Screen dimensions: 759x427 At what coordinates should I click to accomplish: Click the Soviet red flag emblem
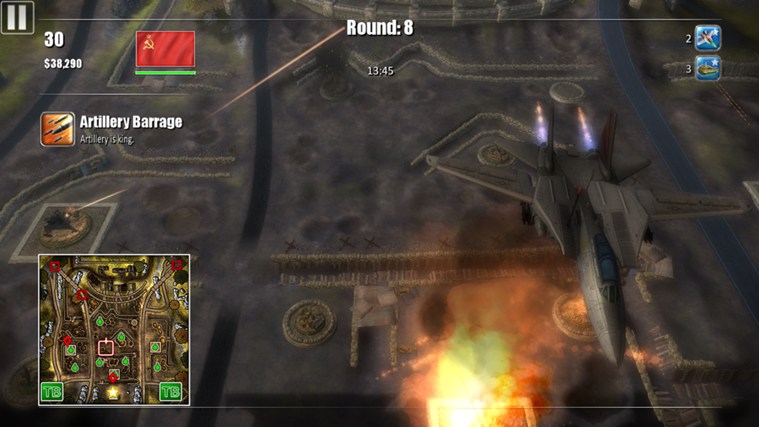(165, 49)
